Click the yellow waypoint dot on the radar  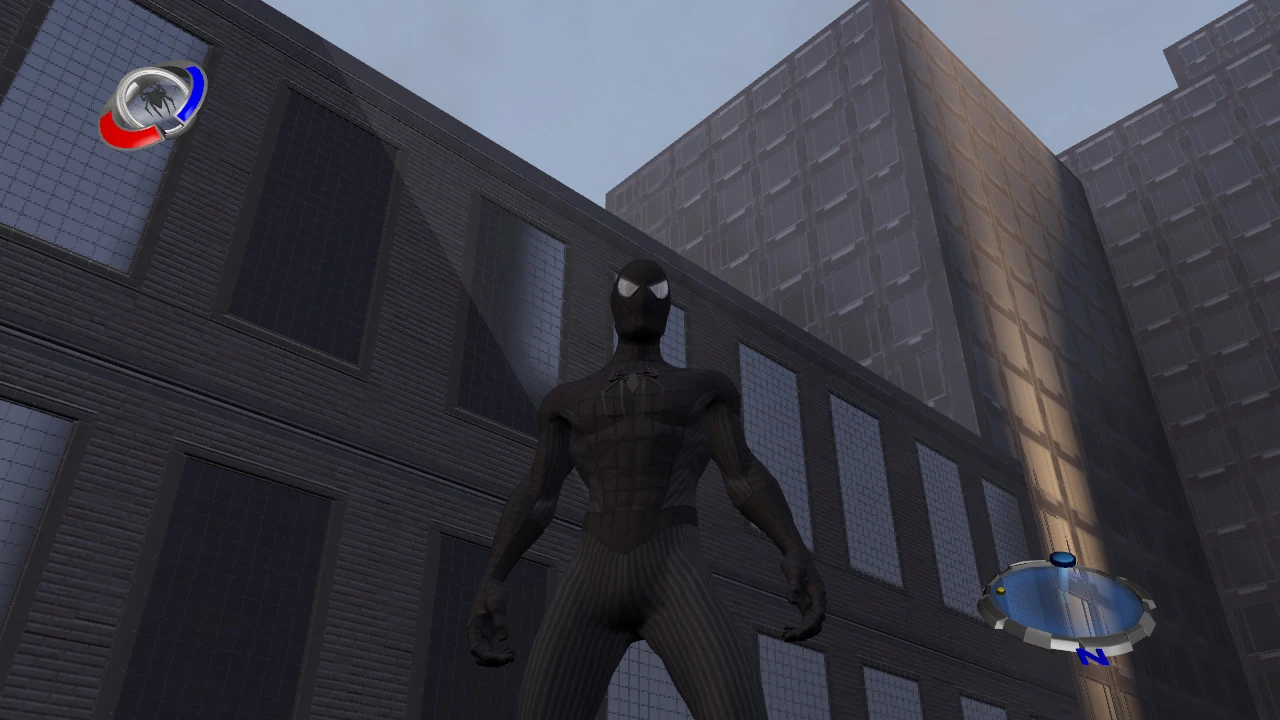pos(1000,590)
